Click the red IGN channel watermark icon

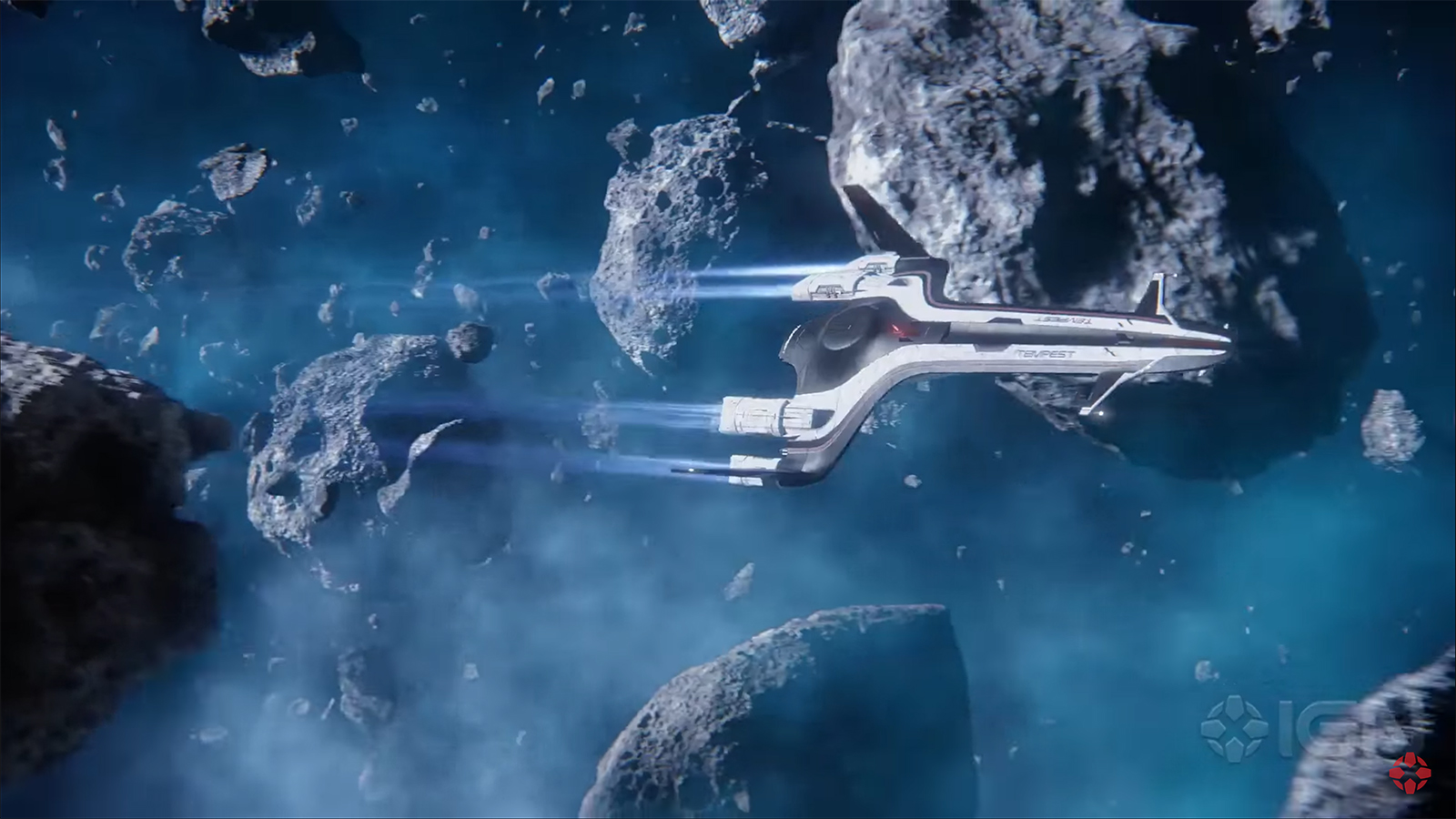[x=1409, y=773]
